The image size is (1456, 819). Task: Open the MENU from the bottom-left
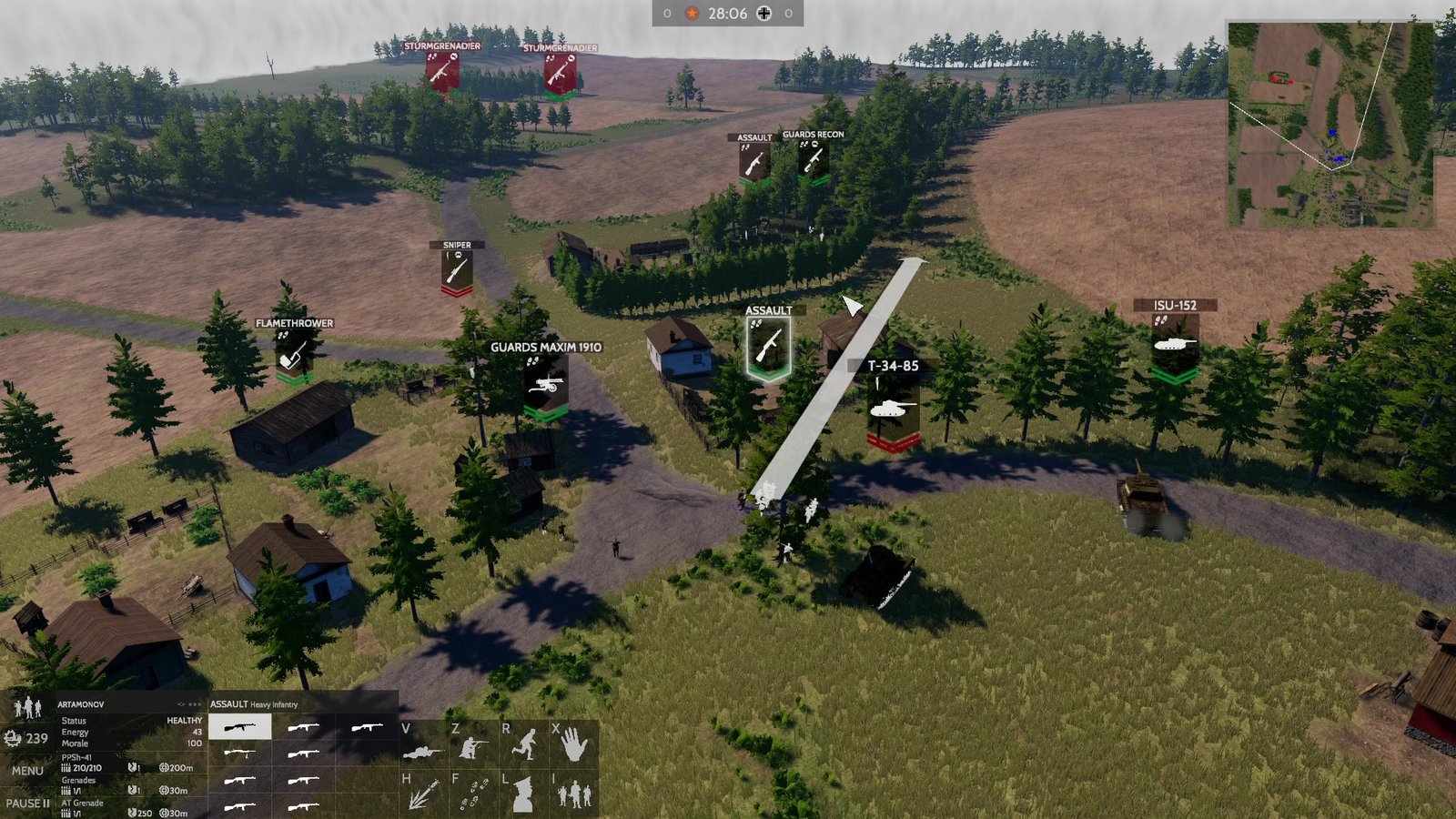[x=26, y=771]
